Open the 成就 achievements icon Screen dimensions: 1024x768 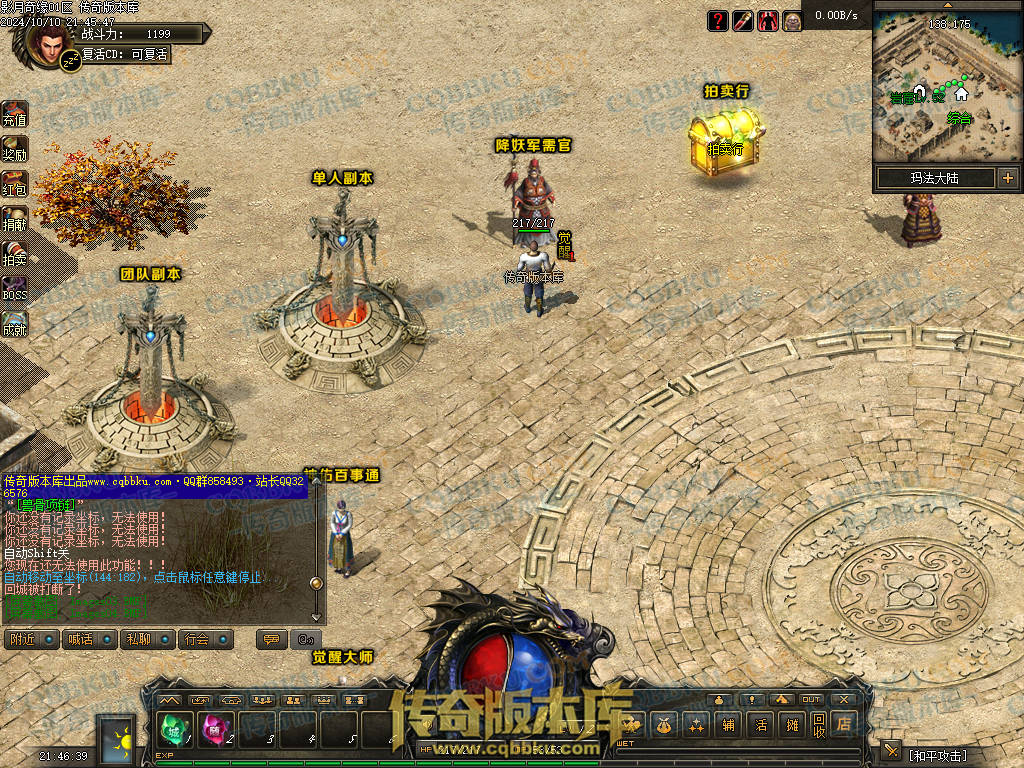[x=14, y=324]
